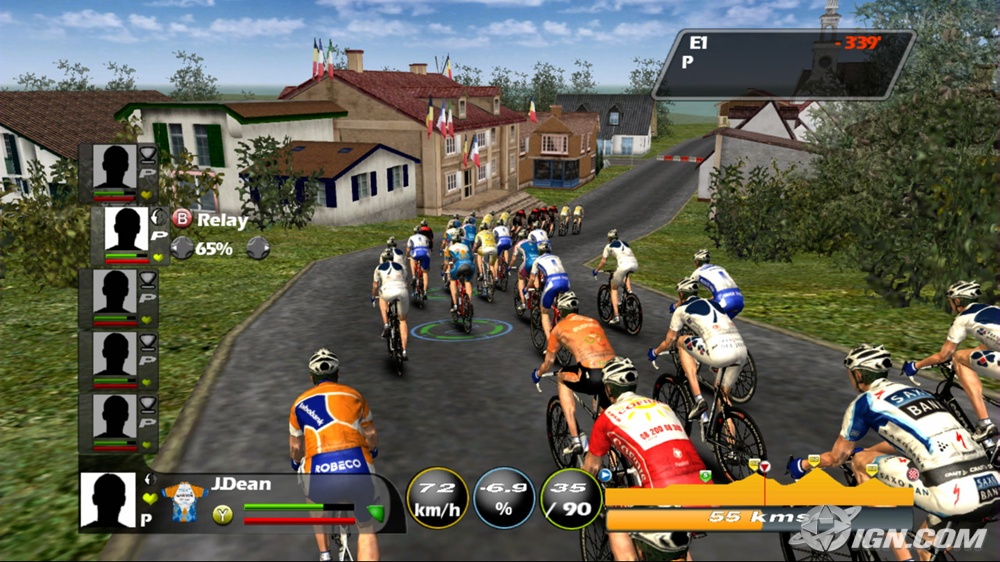Click the green energy shield icon by JDean

click(376, 514)
